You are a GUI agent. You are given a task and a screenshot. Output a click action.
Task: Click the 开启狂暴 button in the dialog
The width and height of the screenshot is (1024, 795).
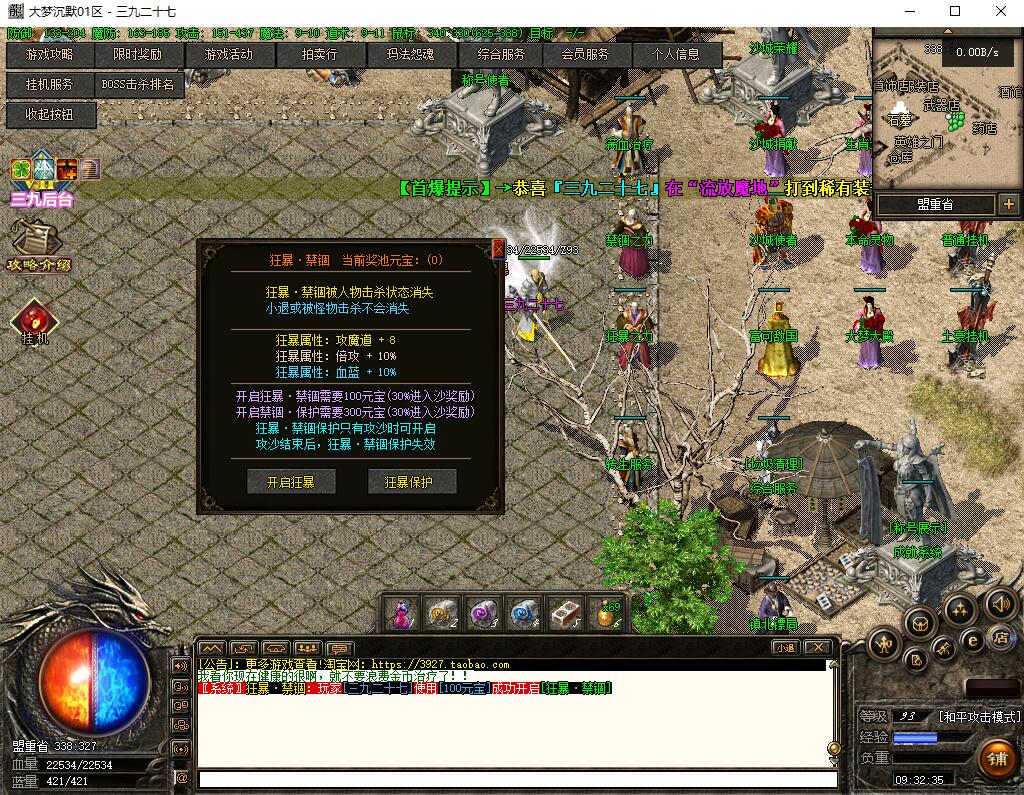click(291, 482)
